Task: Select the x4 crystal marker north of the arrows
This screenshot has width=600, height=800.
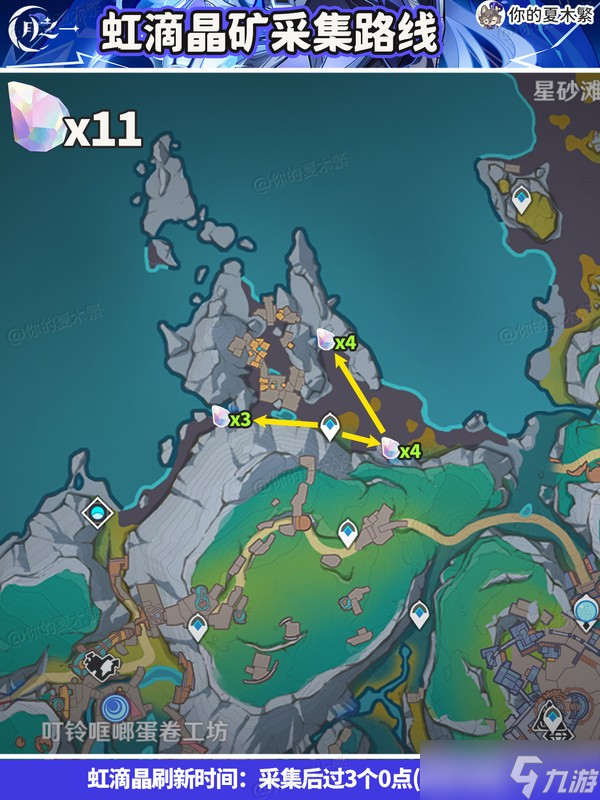Action: (325, 338)
